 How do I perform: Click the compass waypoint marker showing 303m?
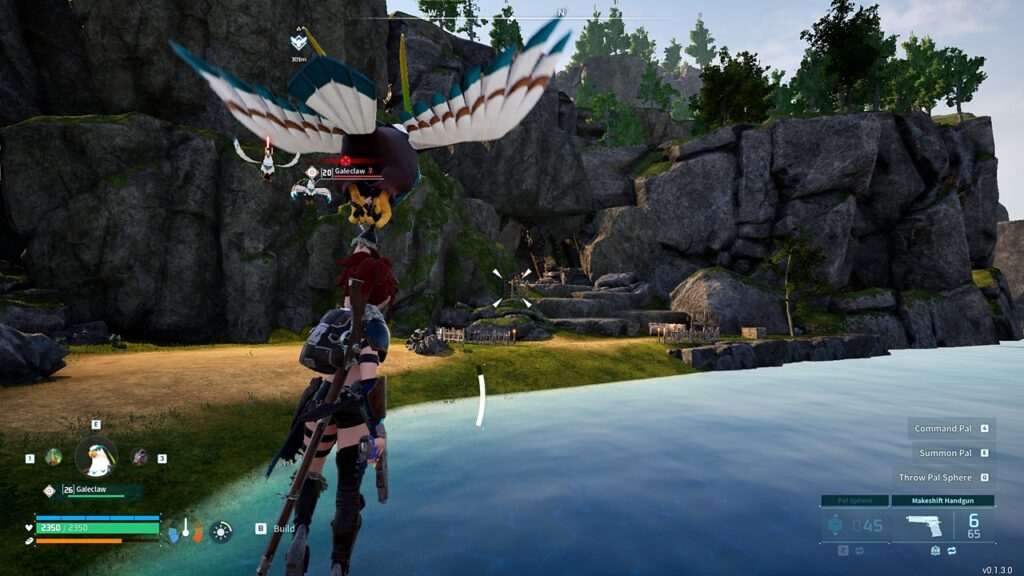pyautogui.click(x=298, y=43)
